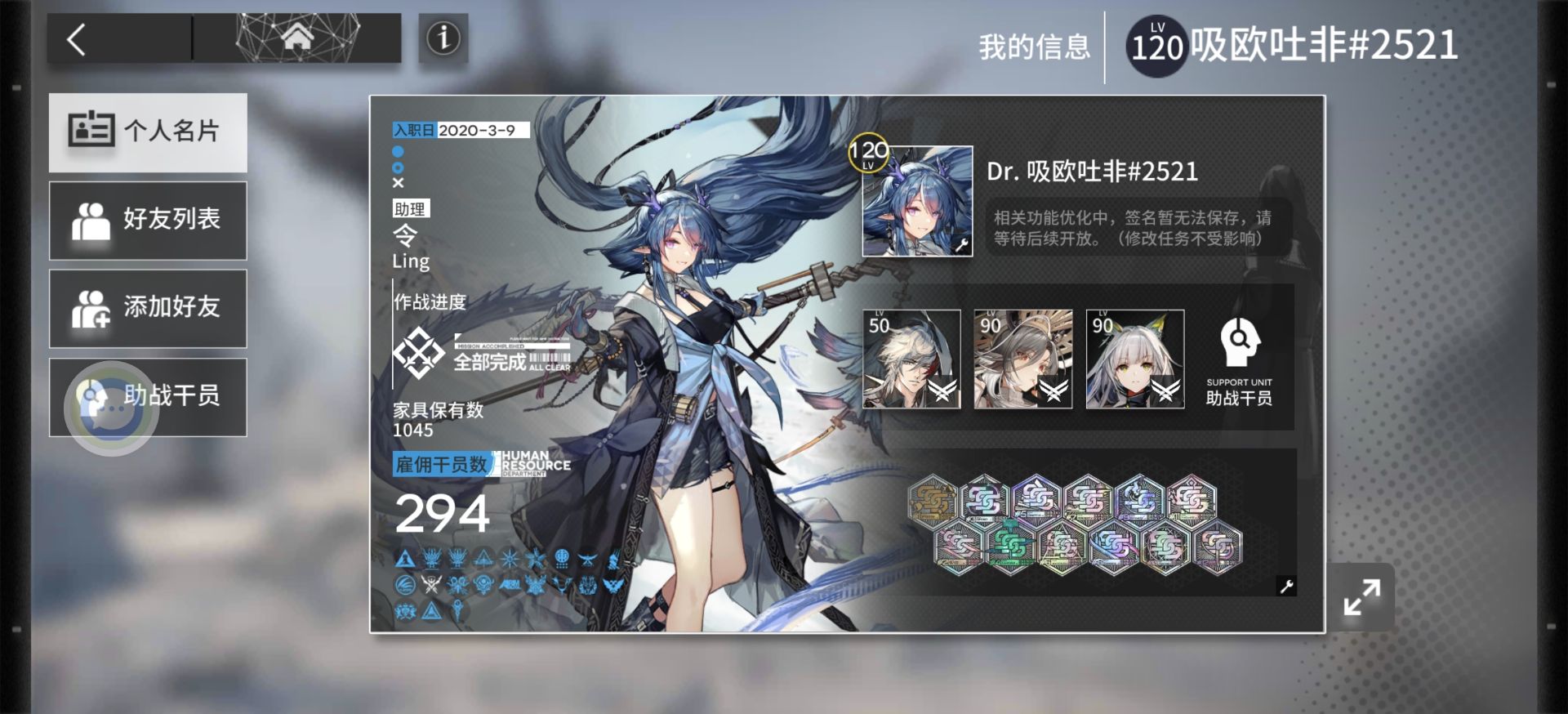Image resolution: width=1568 pixels, height=714 pixels.
Task: Go back with the arrow button
Action: pos(77,39)
